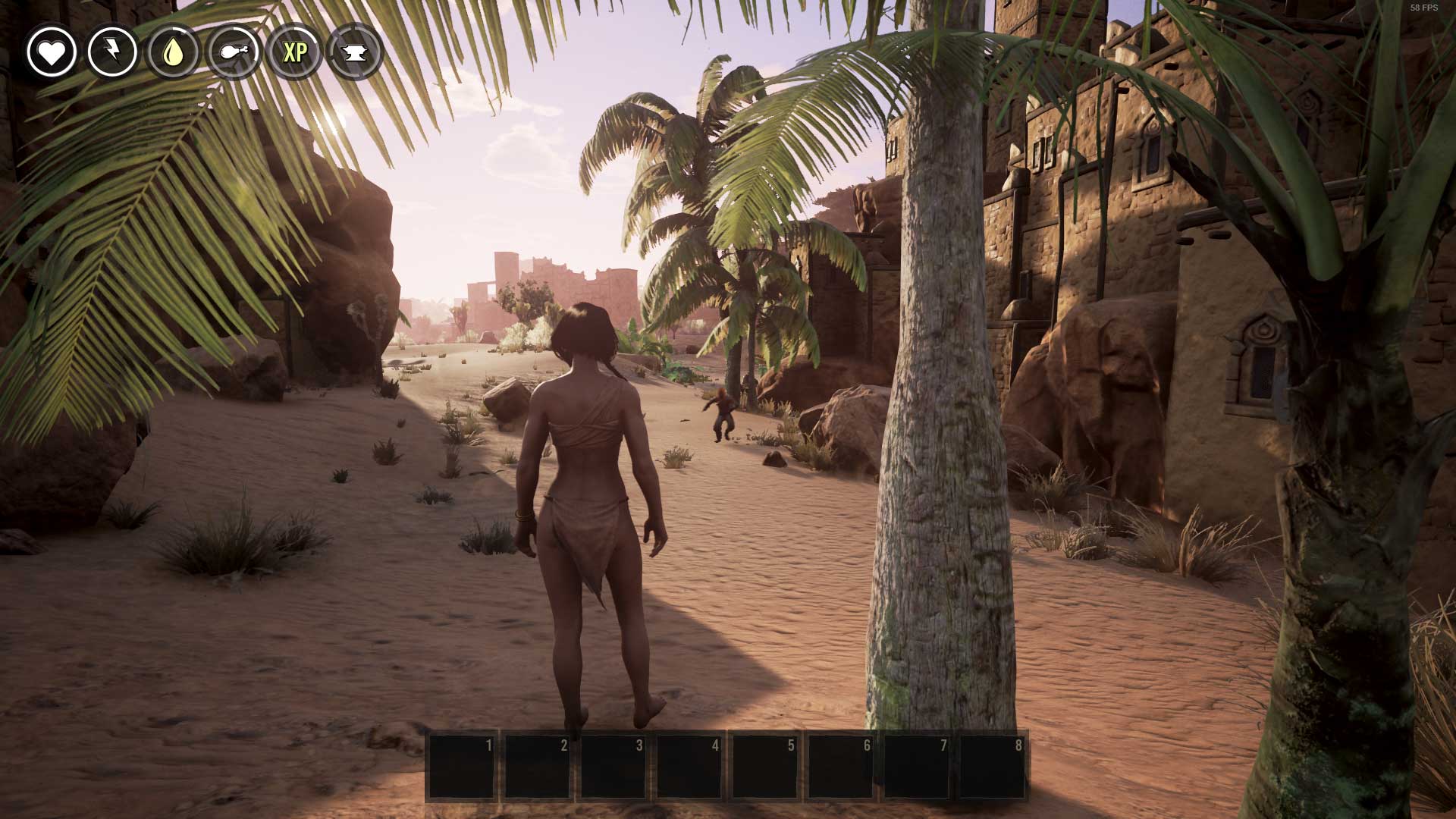Select hotbar slot number 1

[462, 766]
